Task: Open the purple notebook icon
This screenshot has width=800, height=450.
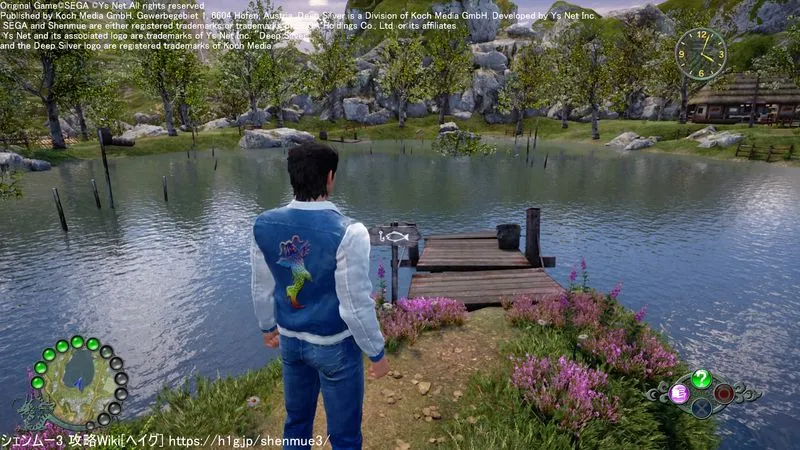Action: click(678, 392)
